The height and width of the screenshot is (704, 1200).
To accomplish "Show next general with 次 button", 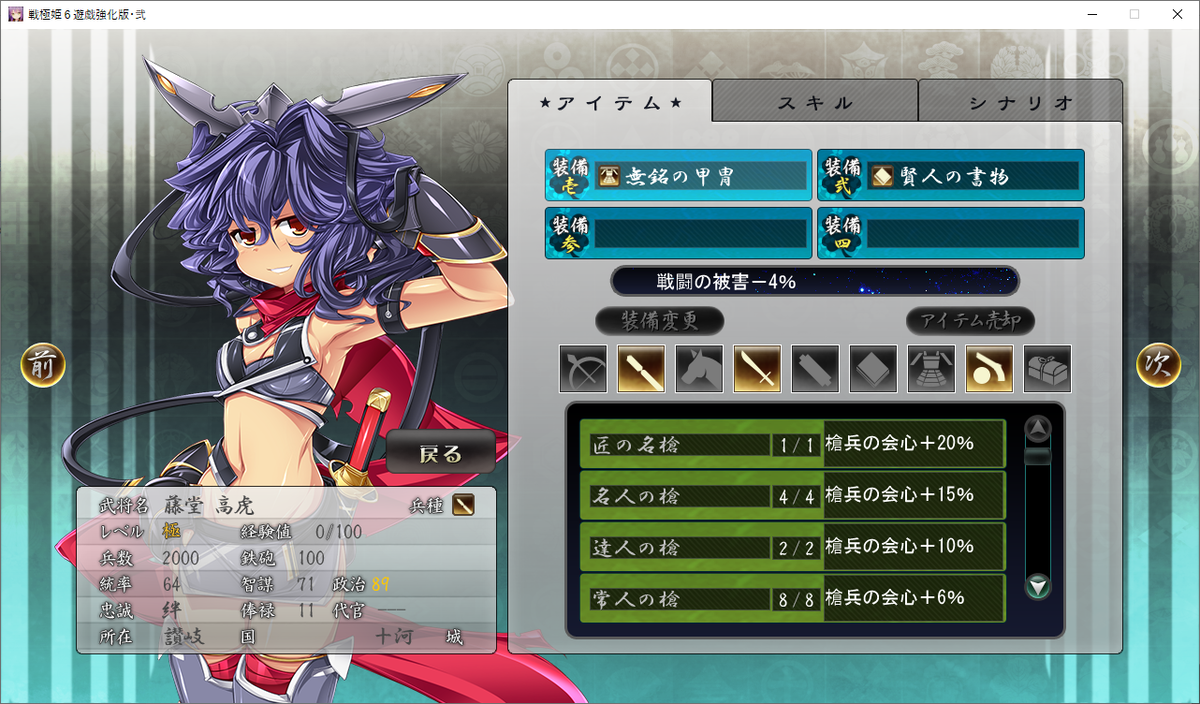I will [1158, 366].
